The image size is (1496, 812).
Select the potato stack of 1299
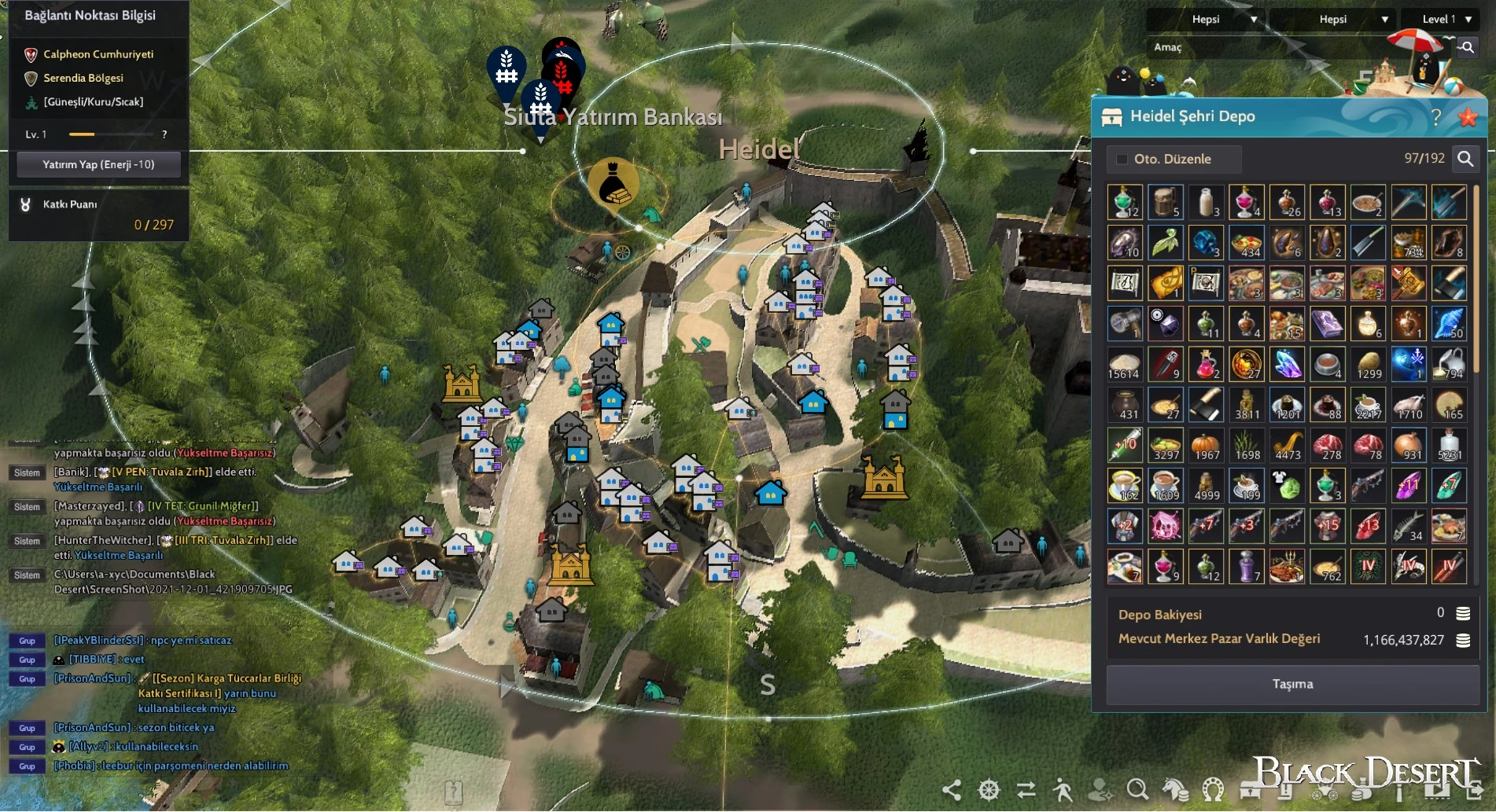pos(1368,364)
